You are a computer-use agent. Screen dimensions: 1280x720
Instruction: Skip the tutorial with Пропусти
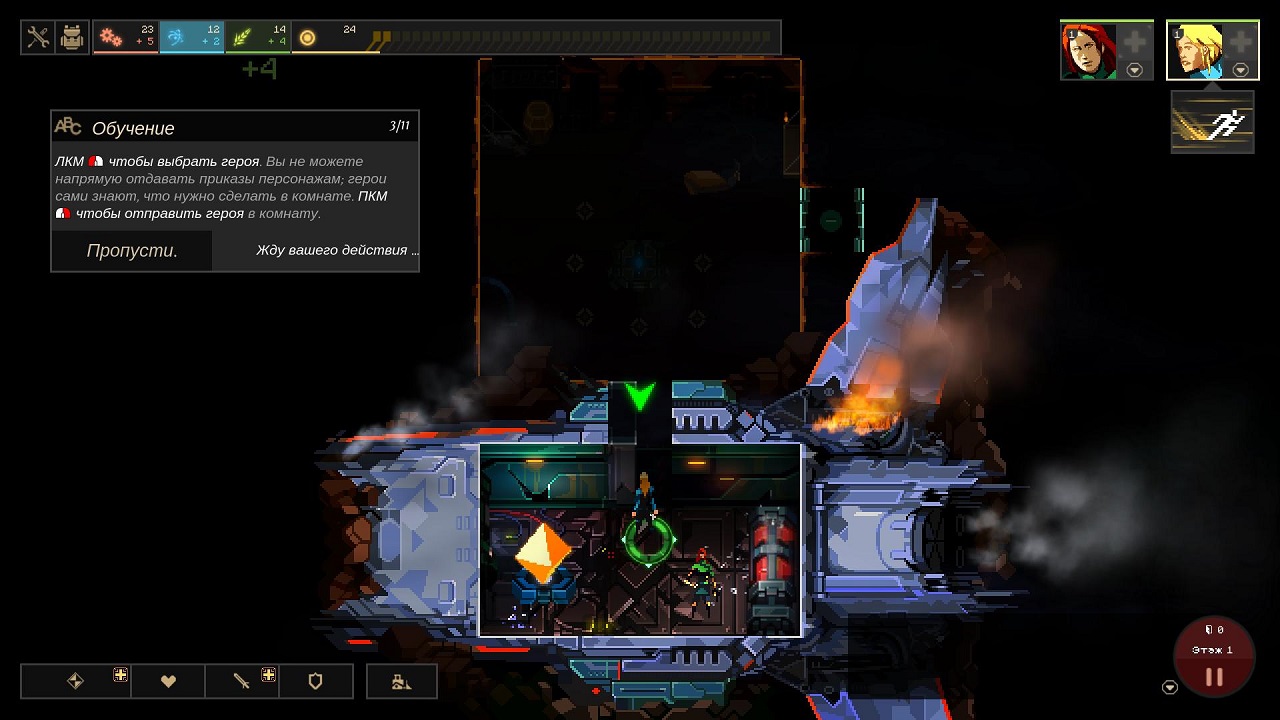(x=132, y=251)
